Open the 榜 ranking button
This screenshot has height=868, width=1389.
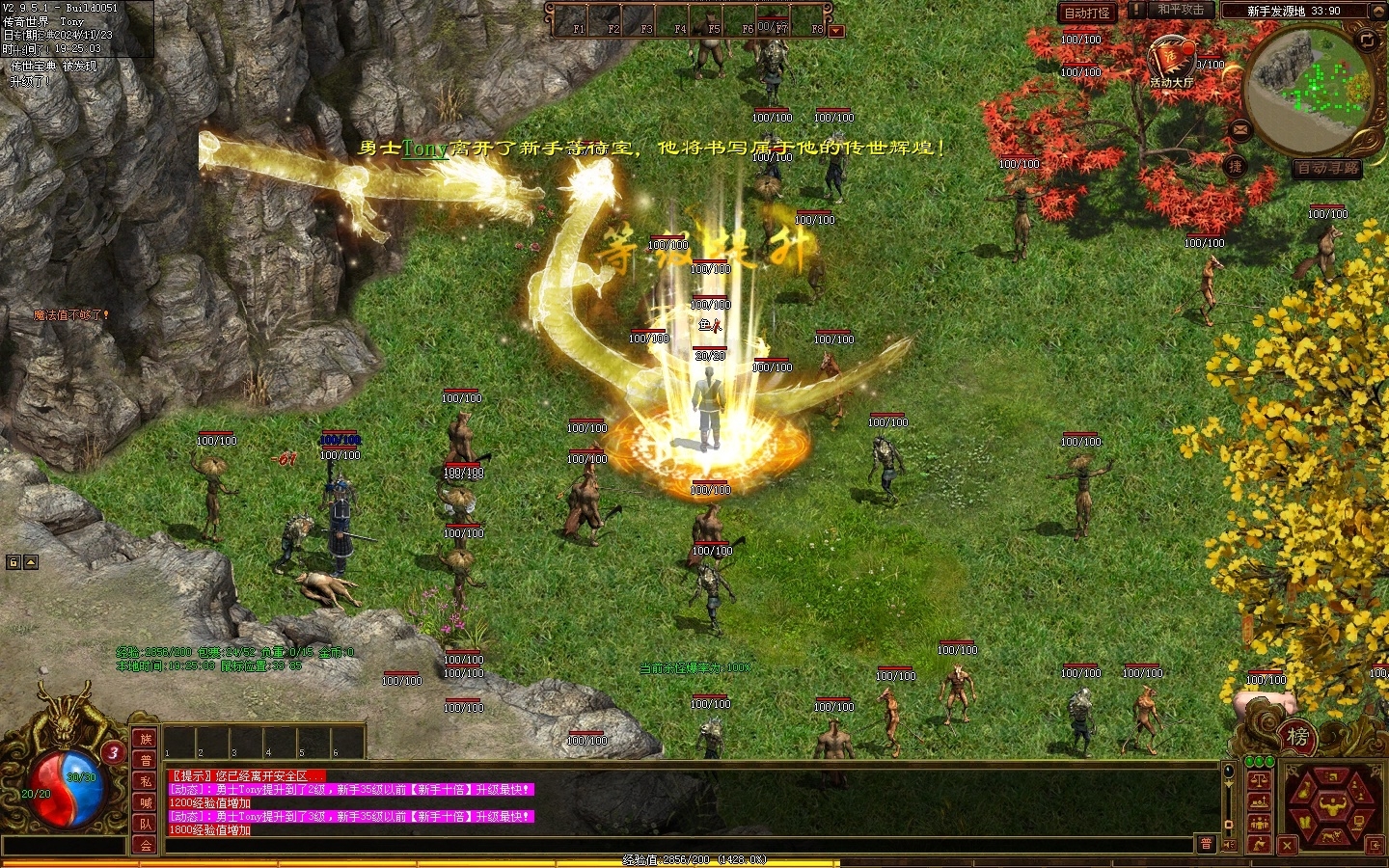(x=1298, y=738)
